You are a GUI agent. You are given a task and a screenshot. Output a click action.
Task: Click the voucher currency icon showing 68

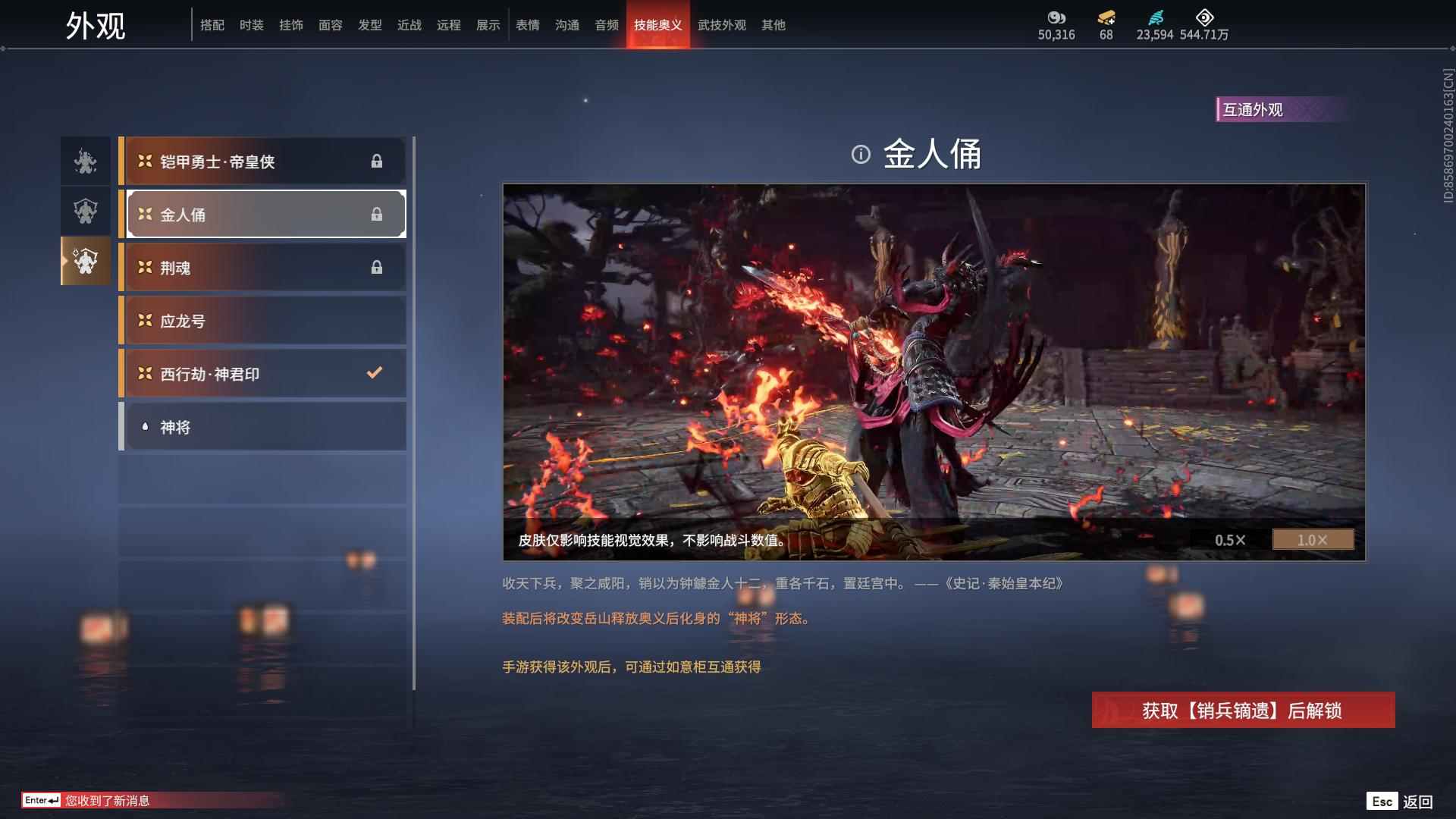pos(1106,17)
